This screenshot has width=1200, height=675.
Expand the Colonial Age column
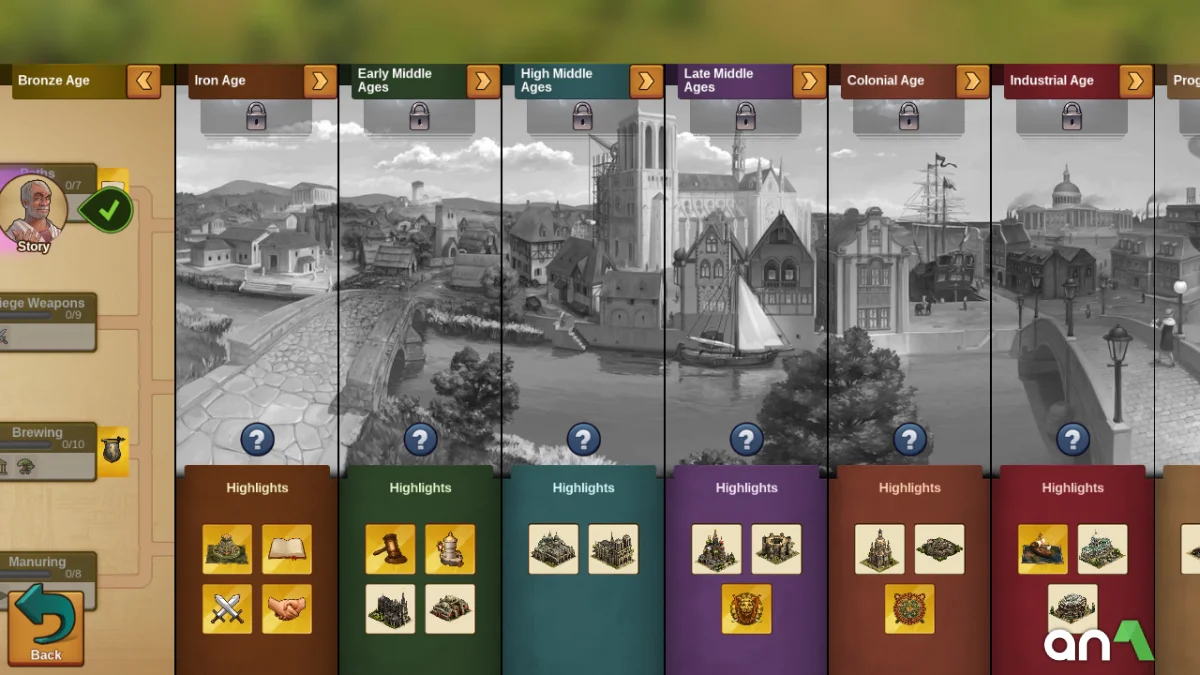click(x=972, y=81)
